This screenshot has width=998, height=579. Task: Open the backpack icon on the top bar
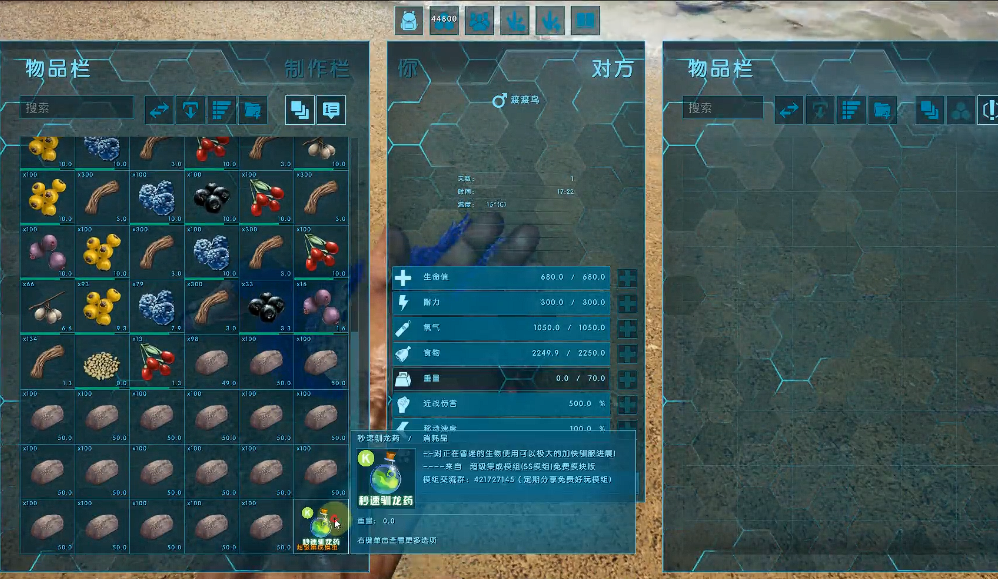pos(408,19)
